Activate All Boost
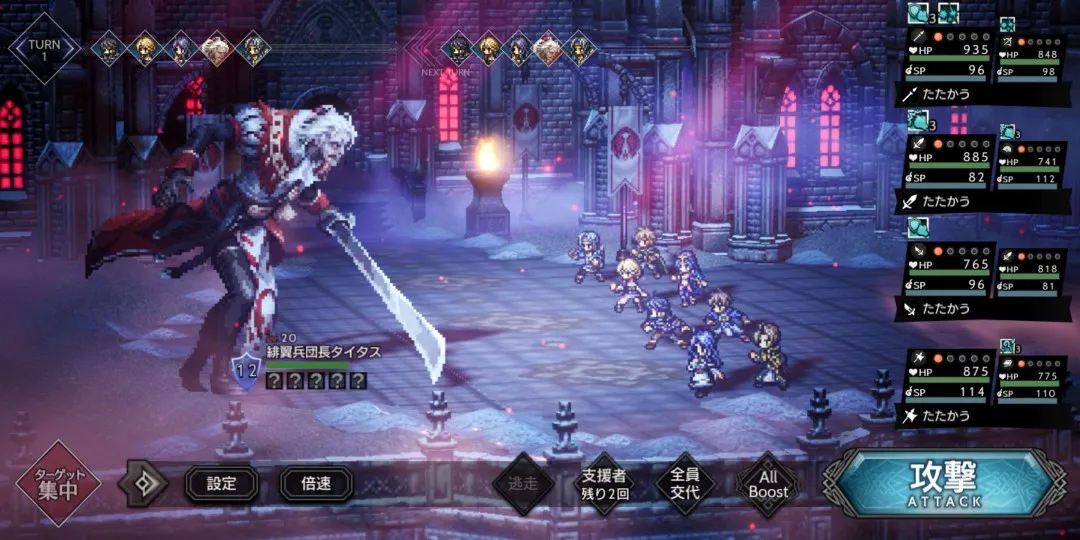Screen dimensions: 1080x540 pos(768,484)
